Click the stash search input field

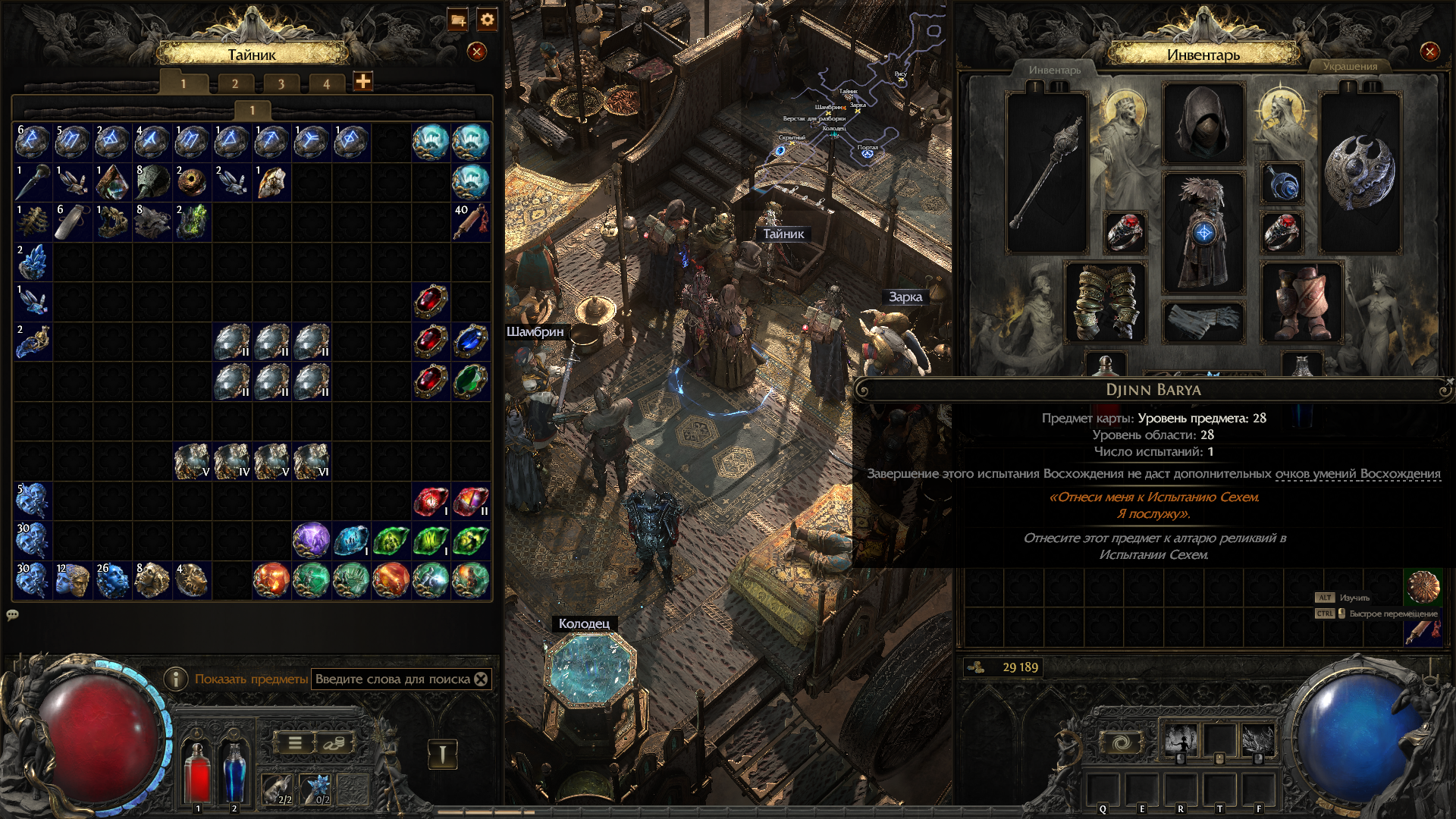(392, 679)
